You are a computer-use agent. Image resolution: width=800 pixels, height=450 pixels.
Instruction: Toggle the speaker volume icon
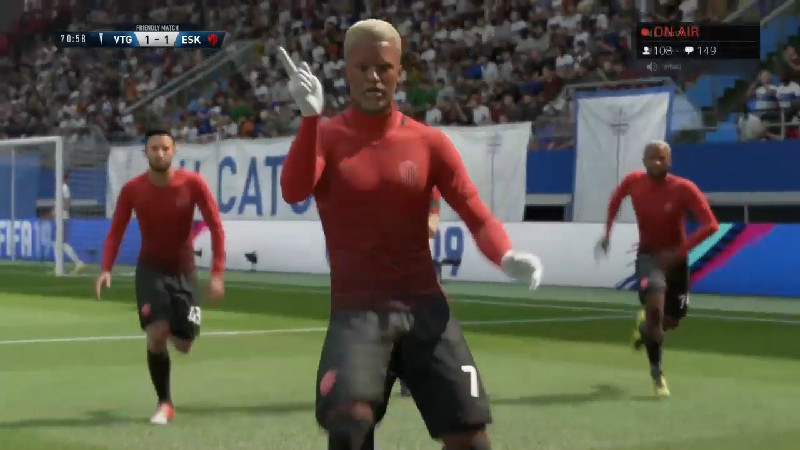click(x=651, y=67)
